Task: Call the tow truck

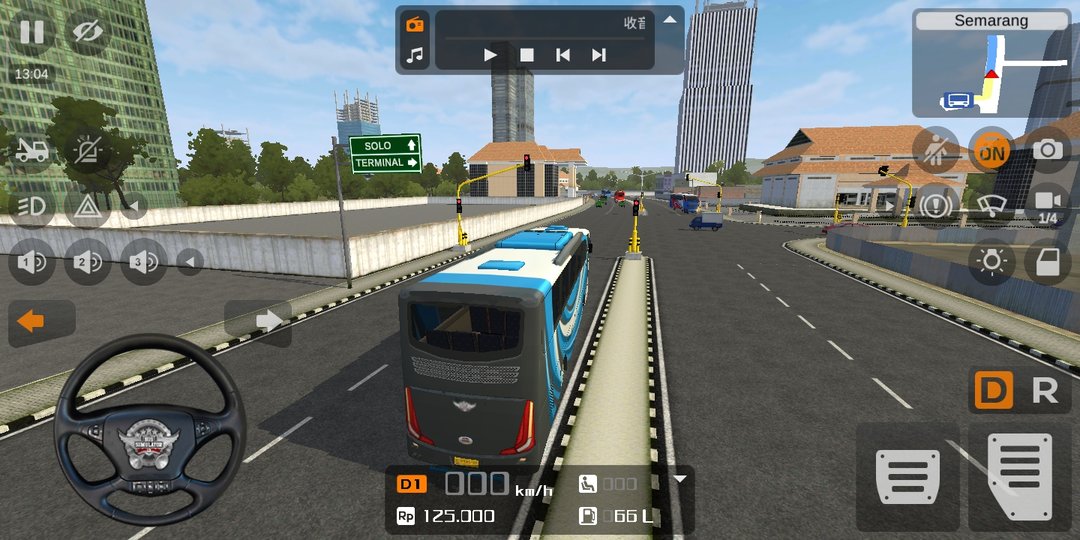Action: pyautogui.click(x=32, y=150)
